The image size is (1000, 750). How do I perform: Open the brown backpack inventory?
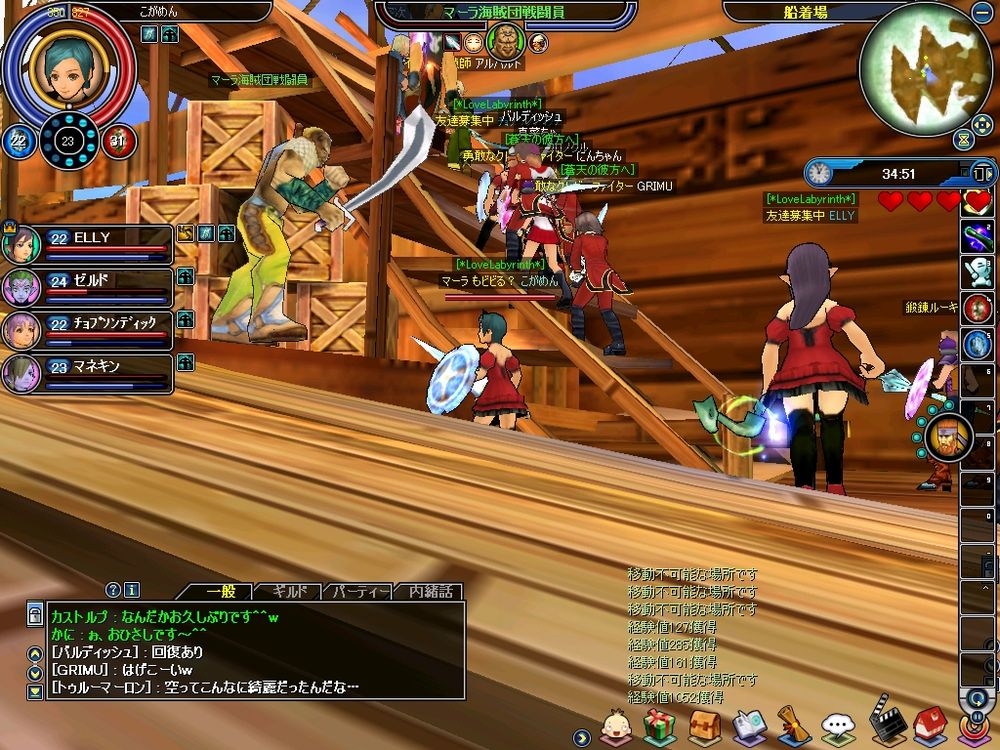coord(705,726)
